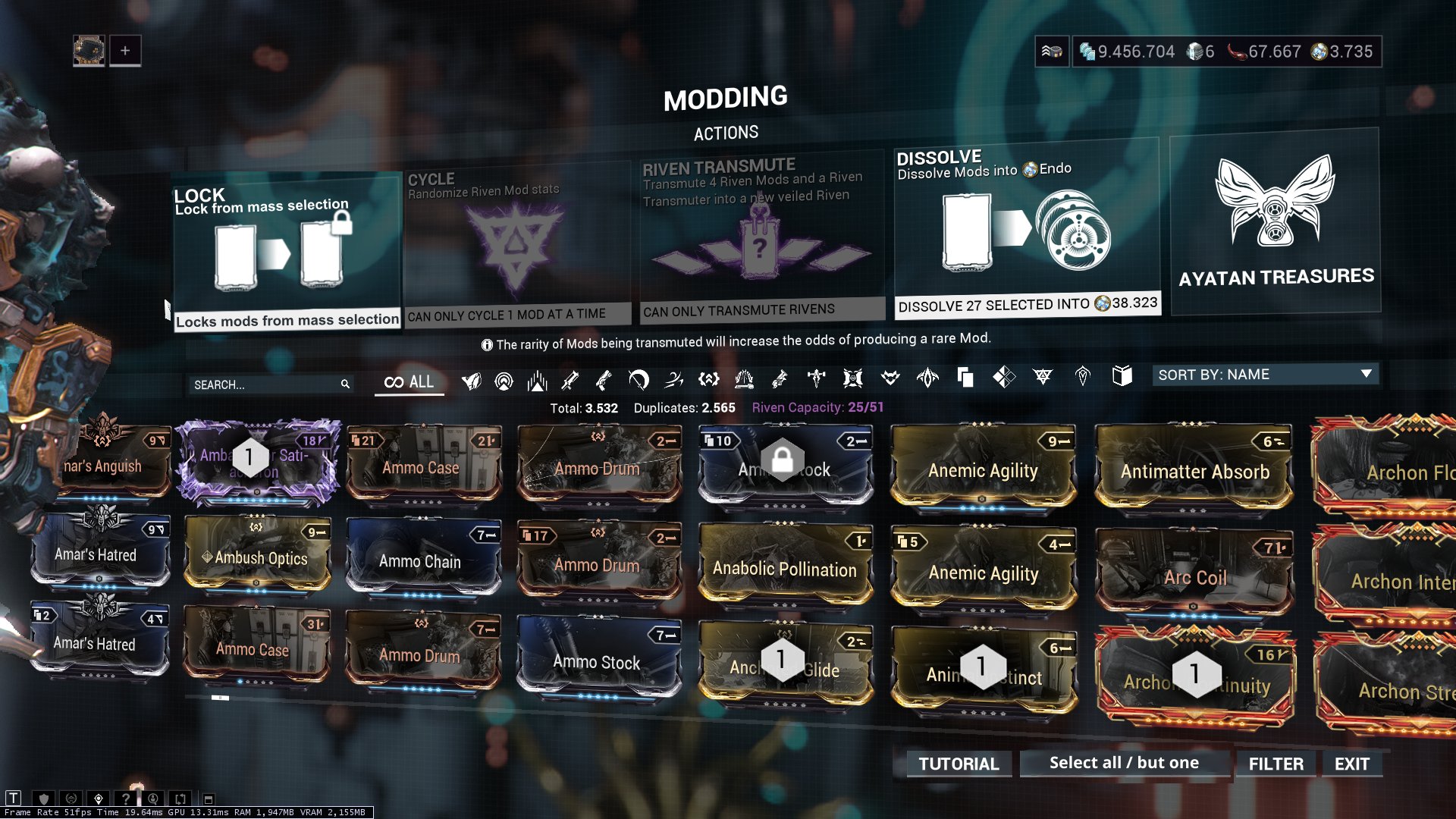Activate the Dissolve mods action
Screen dimensions: 1456x819
(x=1026, y=235)
